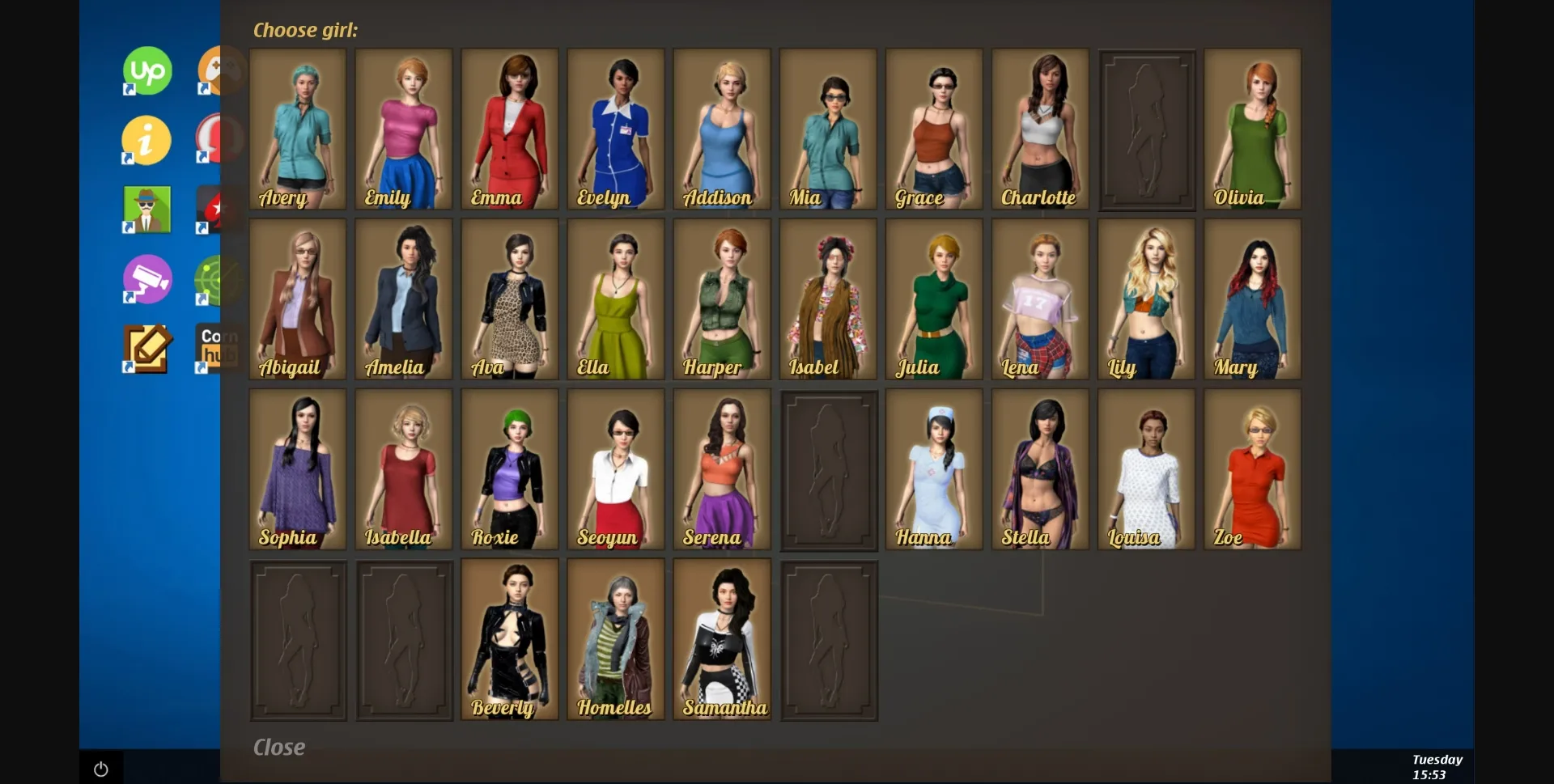This screenshot has width=1554, height=784.
Task: Pick Harper with the red hair
Action: click(721, 299)
